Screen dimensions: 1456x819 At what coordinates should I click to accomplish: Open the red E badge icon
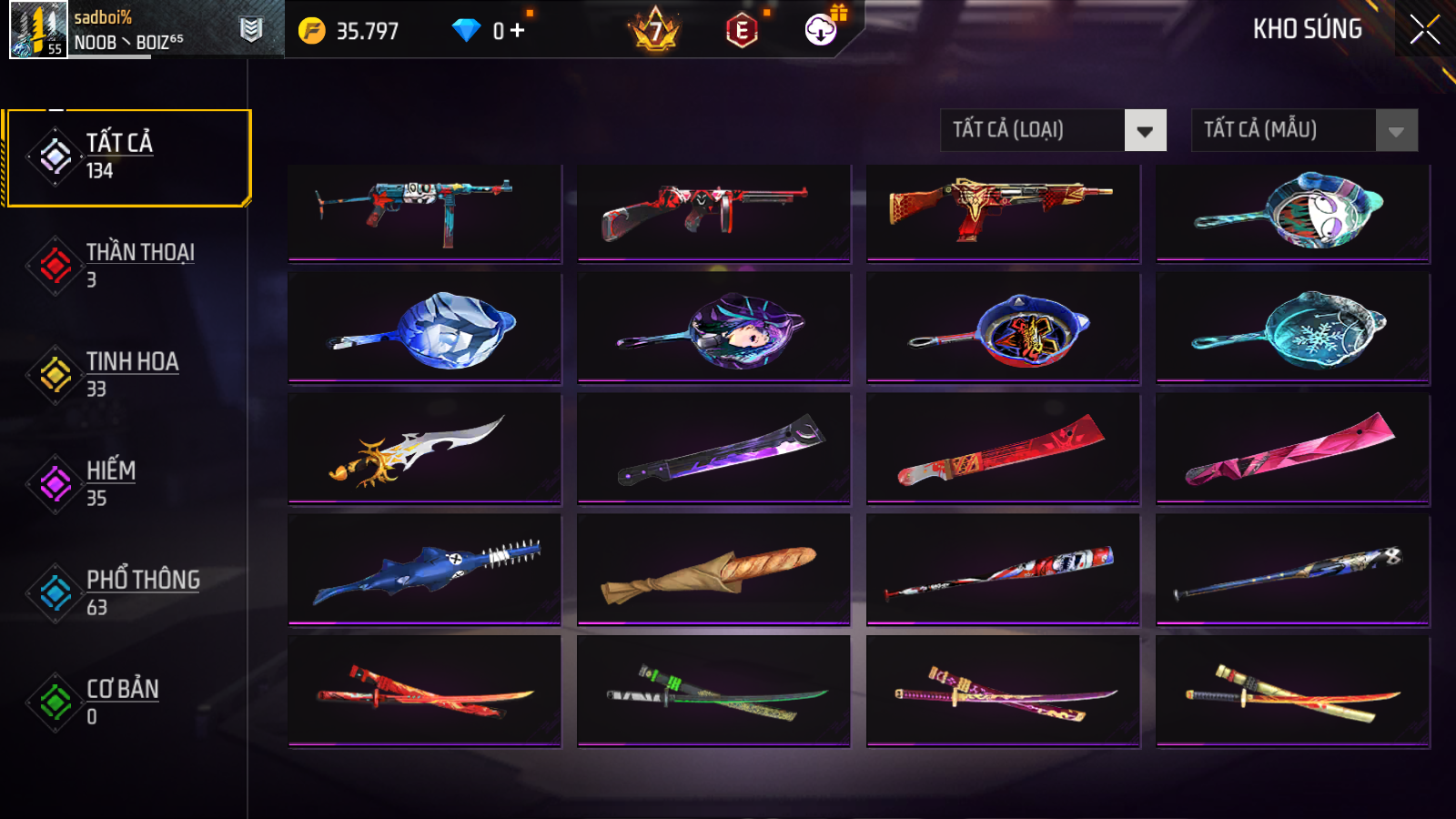[742, 31]
